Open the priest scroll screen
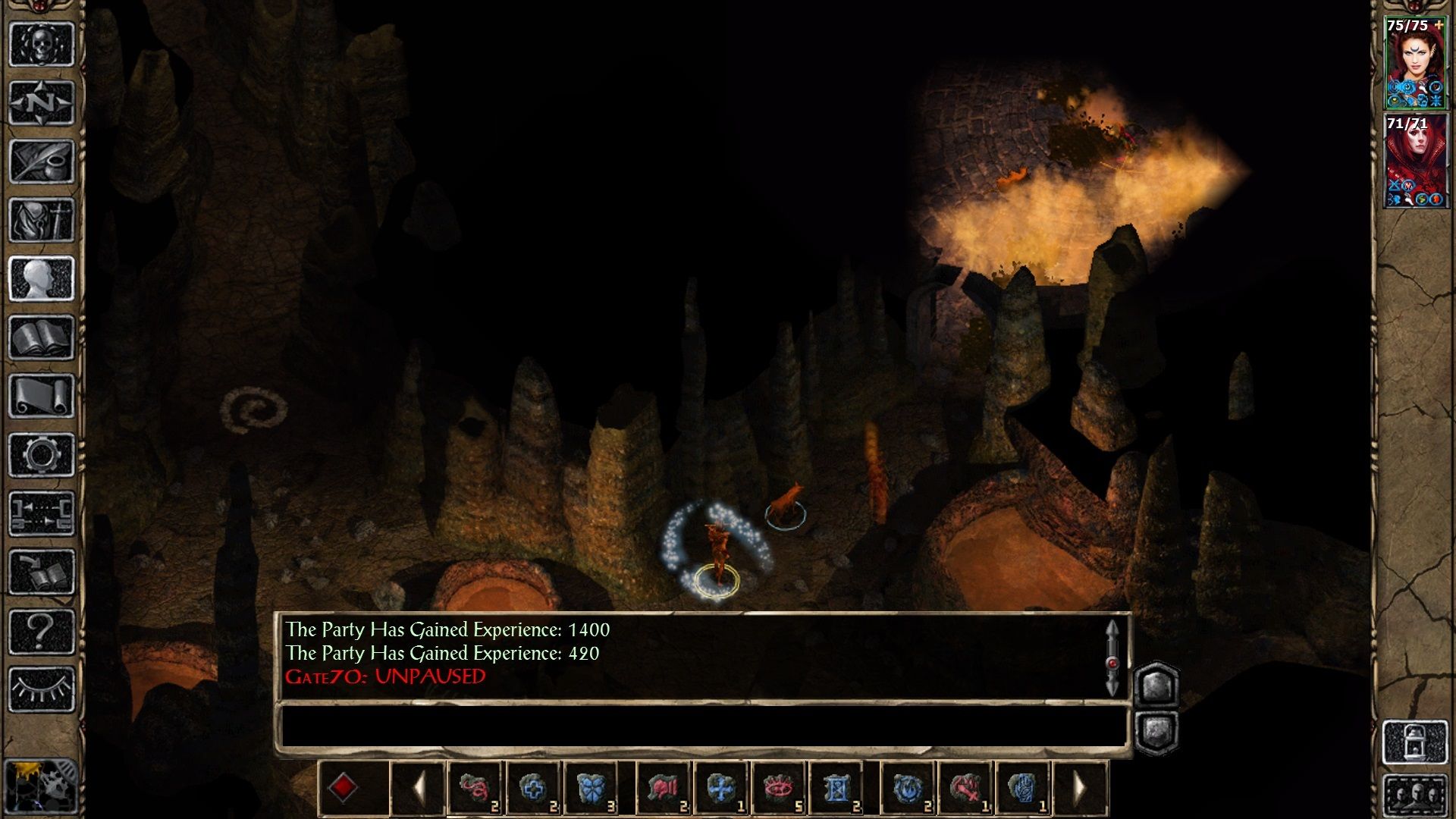Viewport: 1456px width, 819px height. click(x=42, y=396)
